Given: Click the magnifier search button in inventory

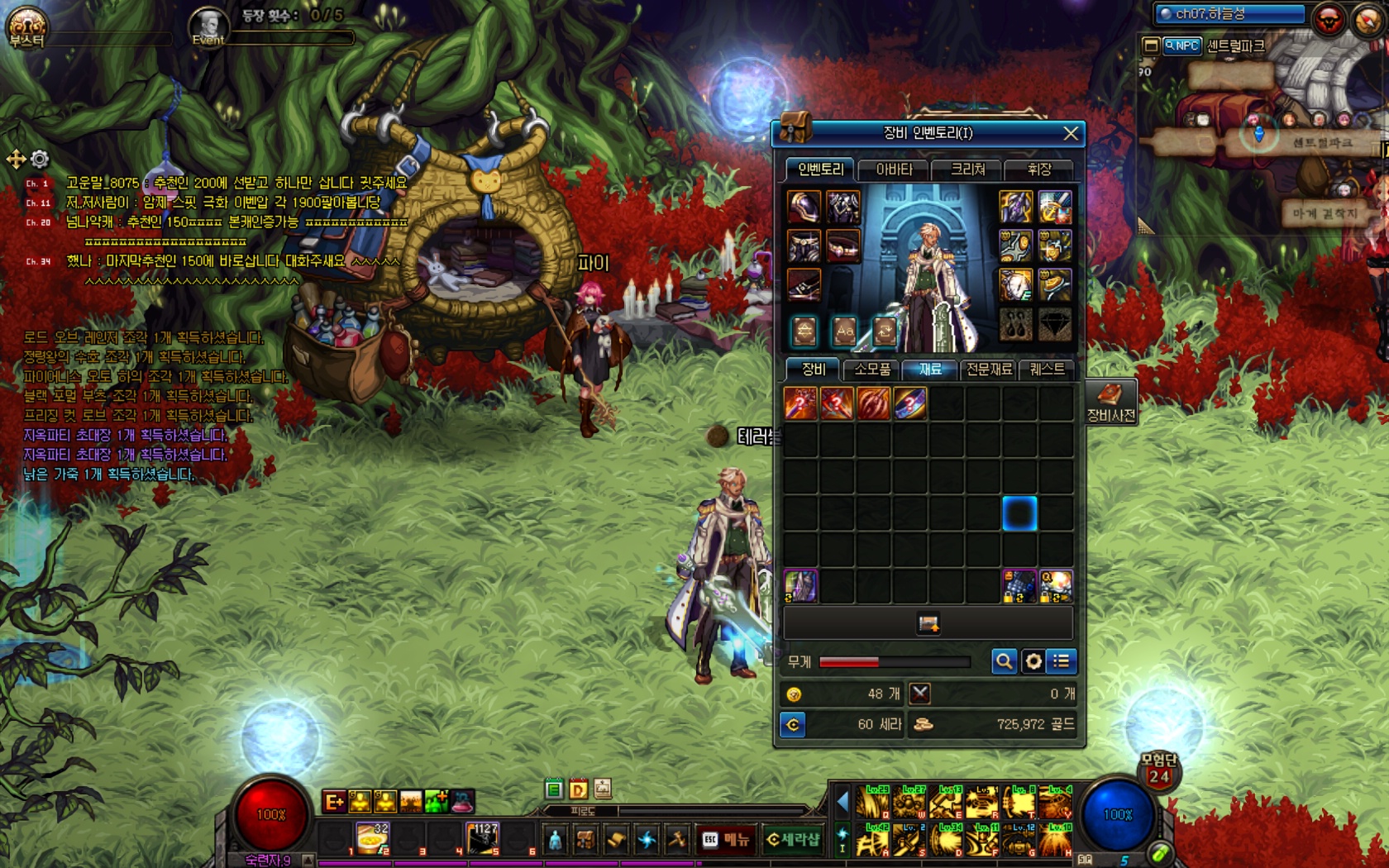Looking at the screenshot, I should click(x=1004, y=661).
